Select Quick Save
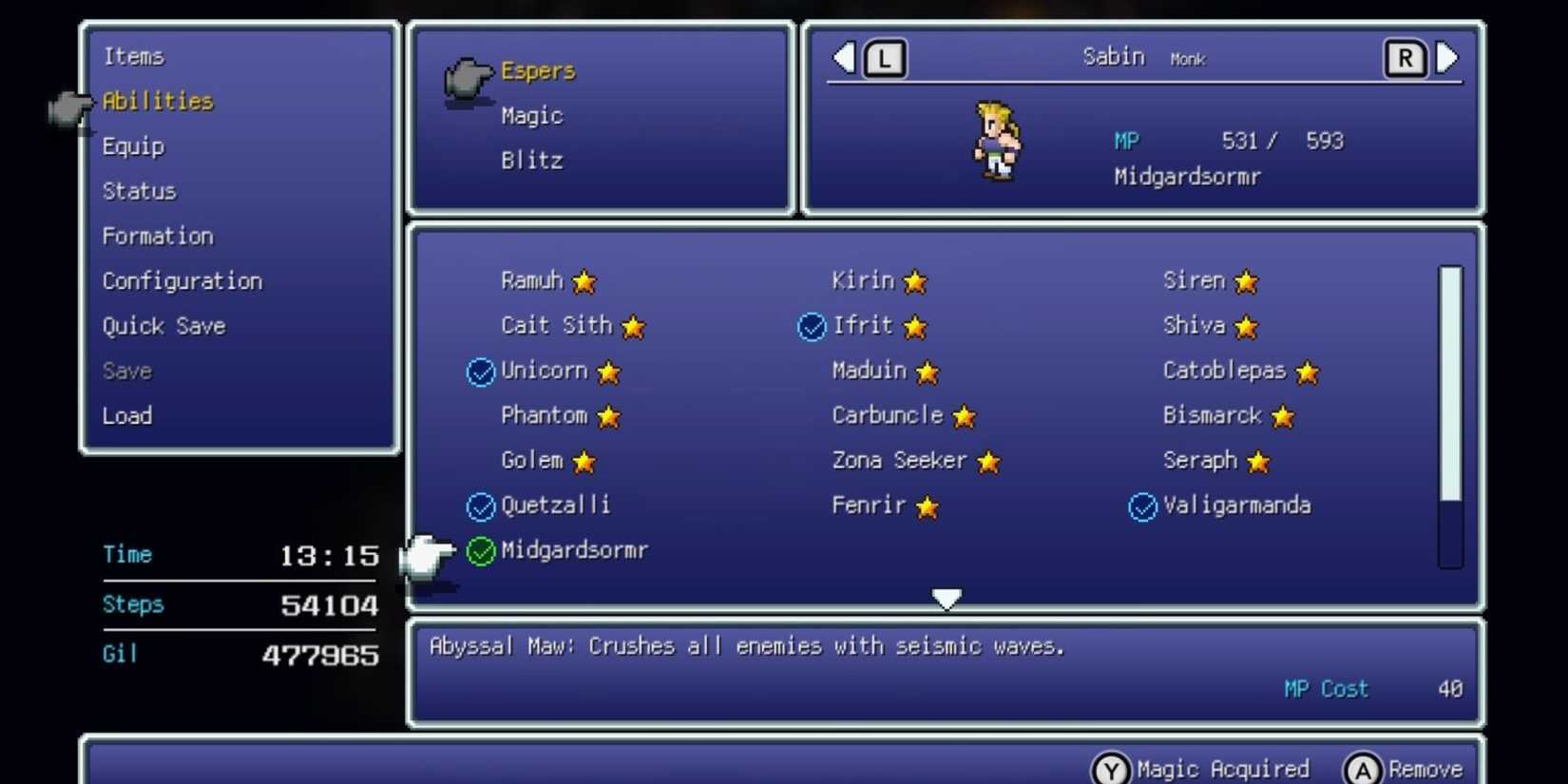The image size is (1568, 784). click(163, 326)
